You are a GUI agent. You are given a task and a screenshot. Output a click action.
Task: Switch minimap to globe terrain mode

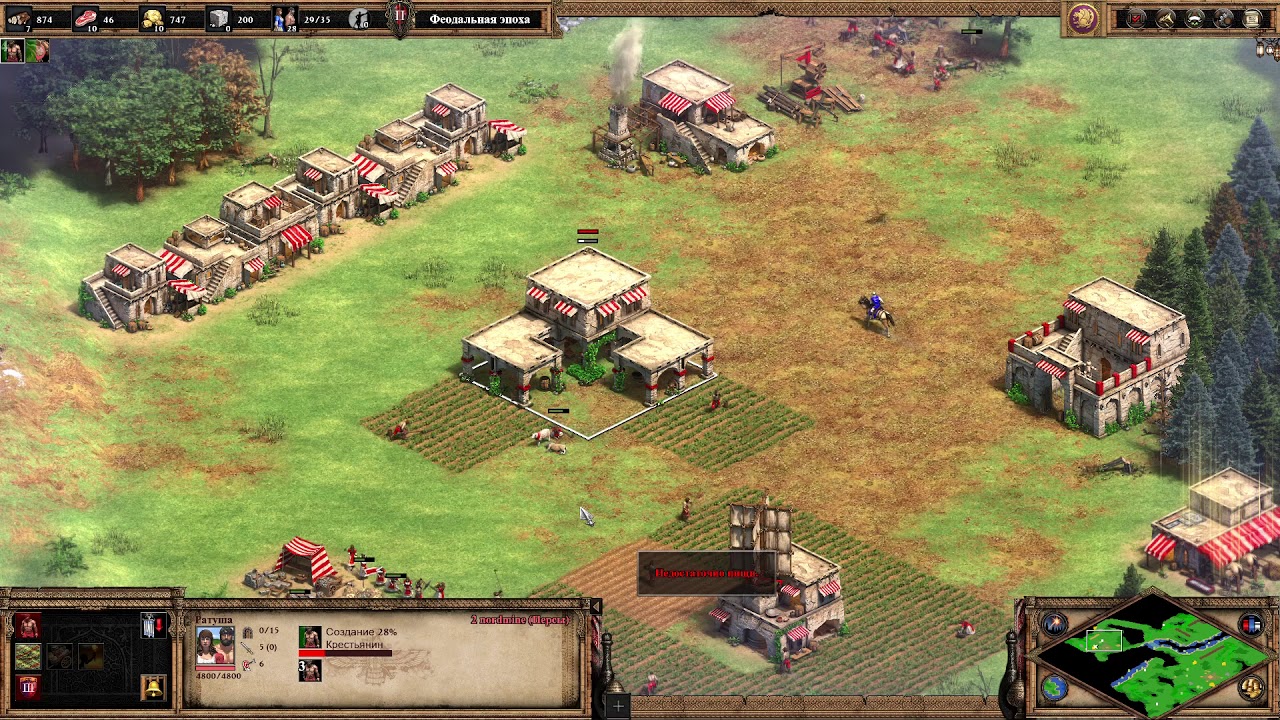(1055, 687)
